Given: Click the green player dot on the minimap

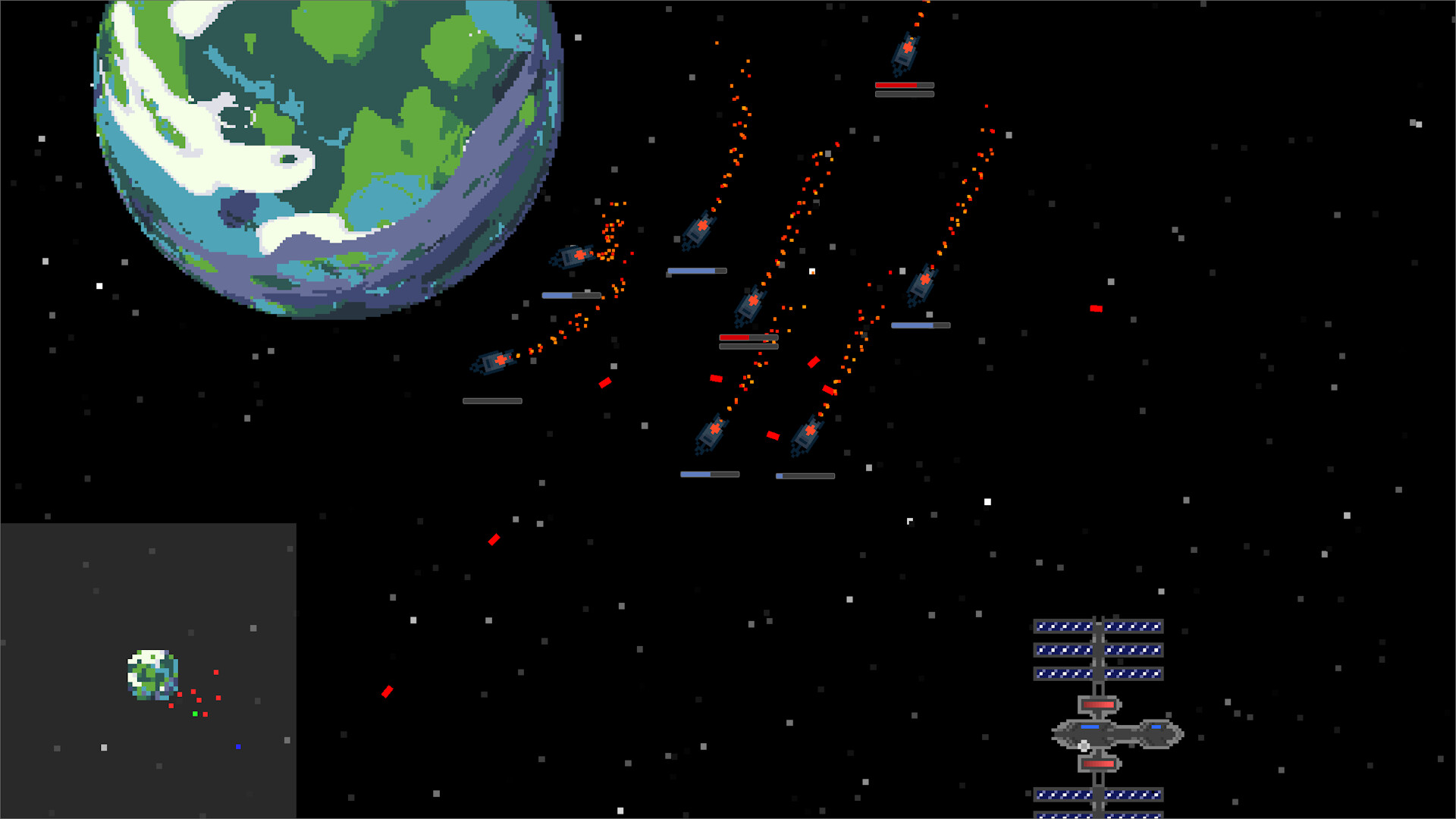Looking at the screenshot, I should point(195,714).
